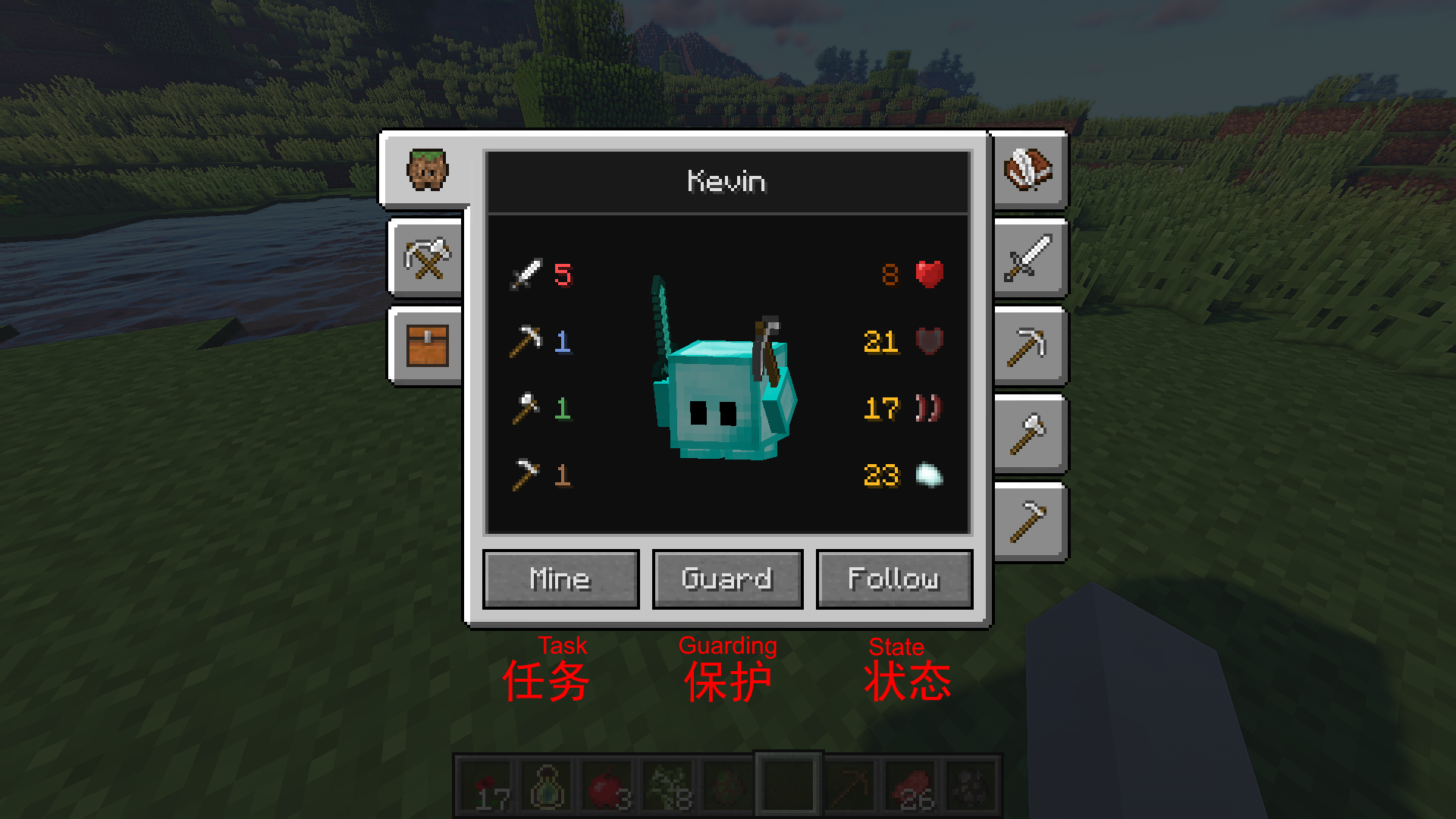Switch to the crossed pickaxes tab

[x=427, y=258]
